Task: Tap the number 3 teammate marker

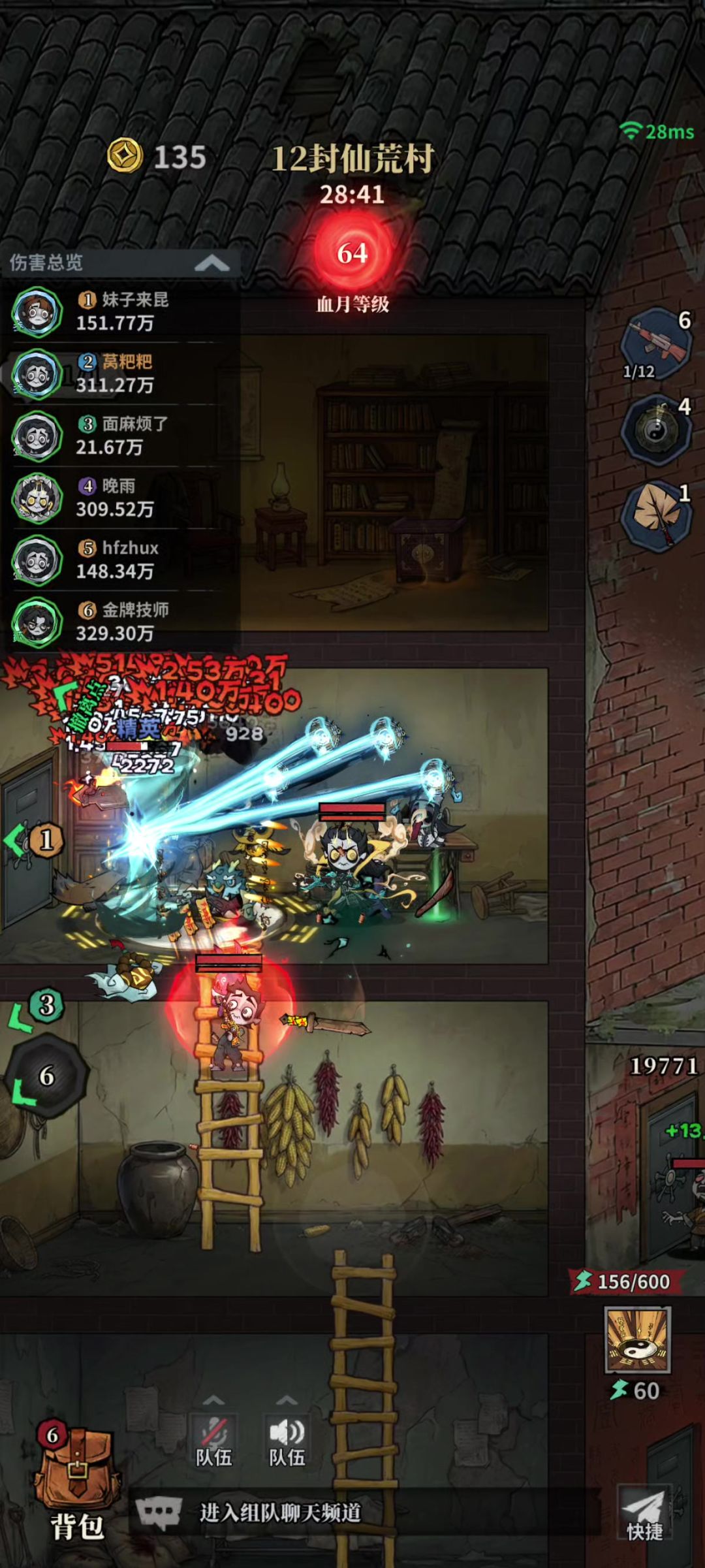Action: point(46,1005)
